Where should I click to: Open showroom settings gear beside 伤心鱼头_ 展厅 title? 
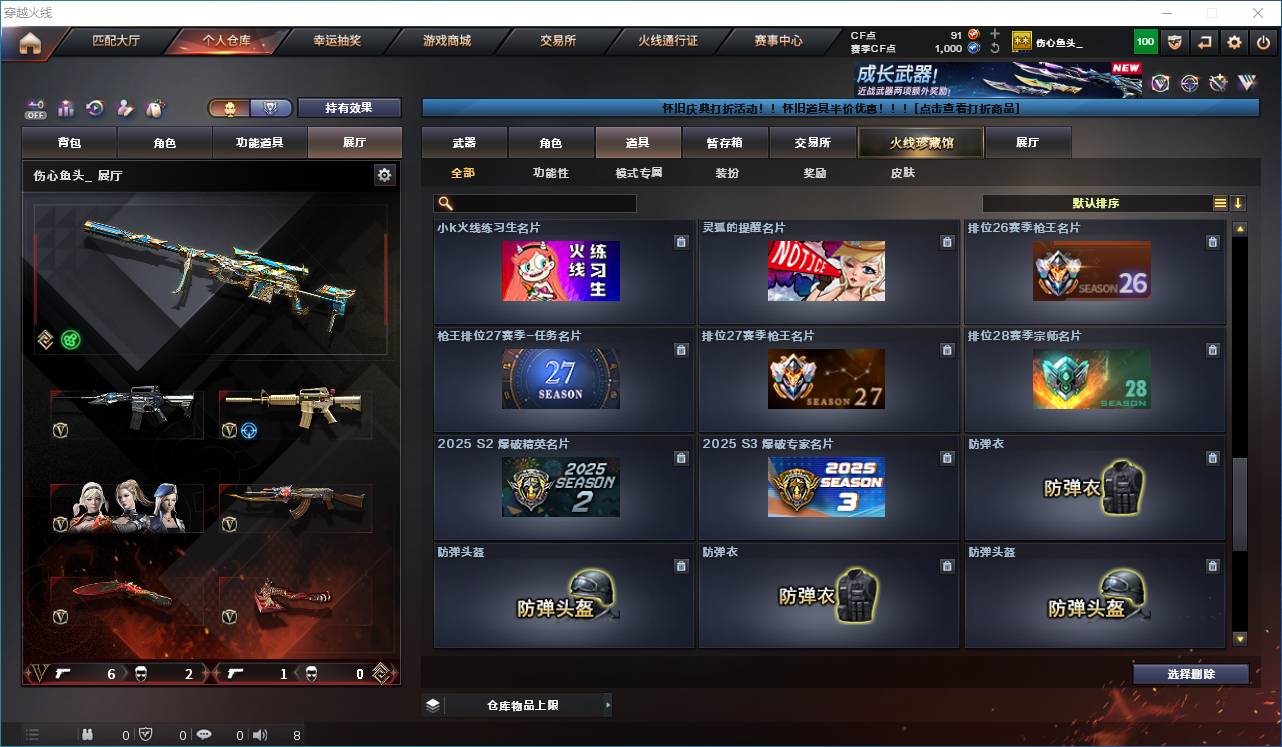(385, 174)
